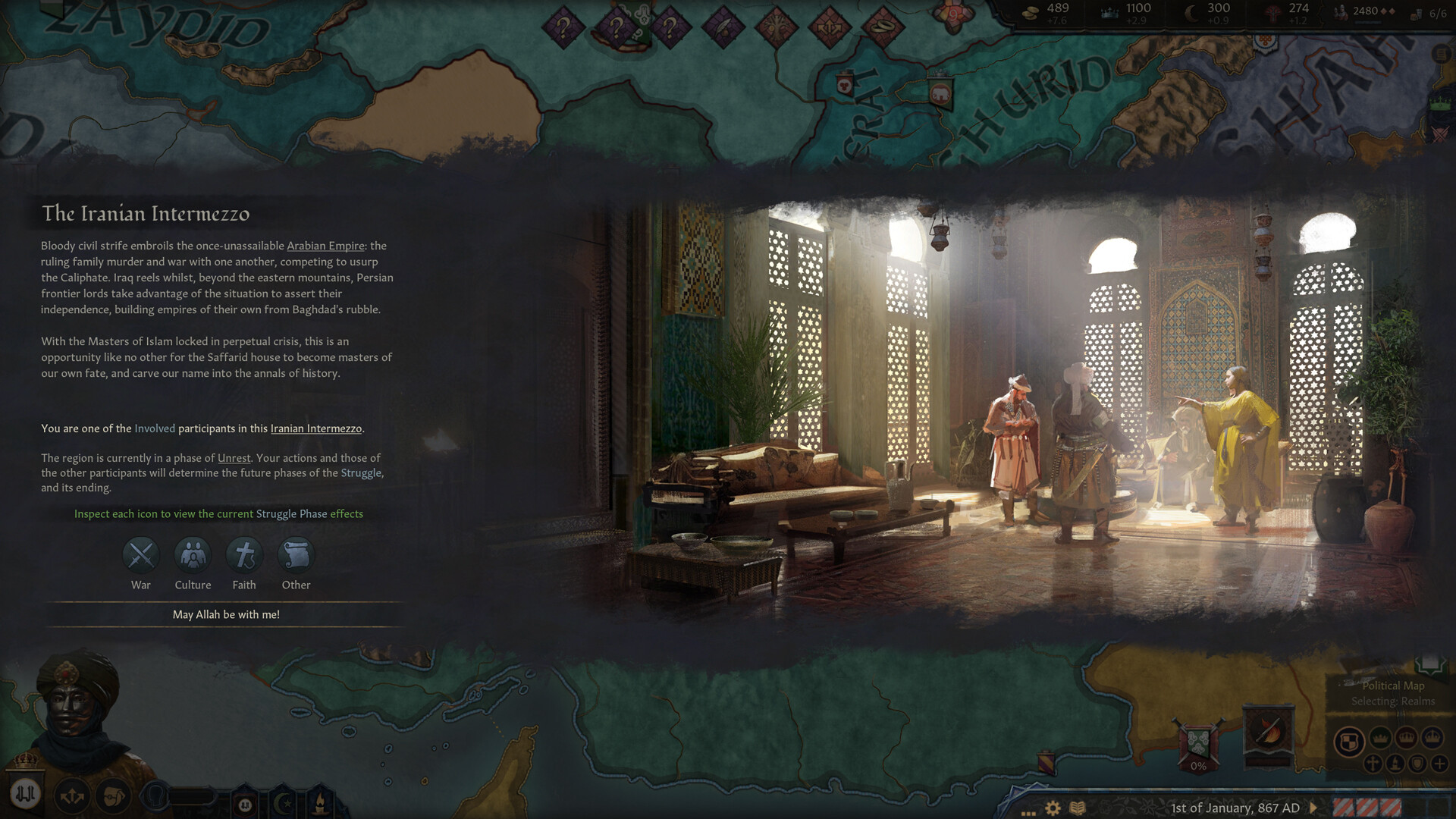
Task: Check prestige in the top resource bar
Action: (x=1131, y=11)
